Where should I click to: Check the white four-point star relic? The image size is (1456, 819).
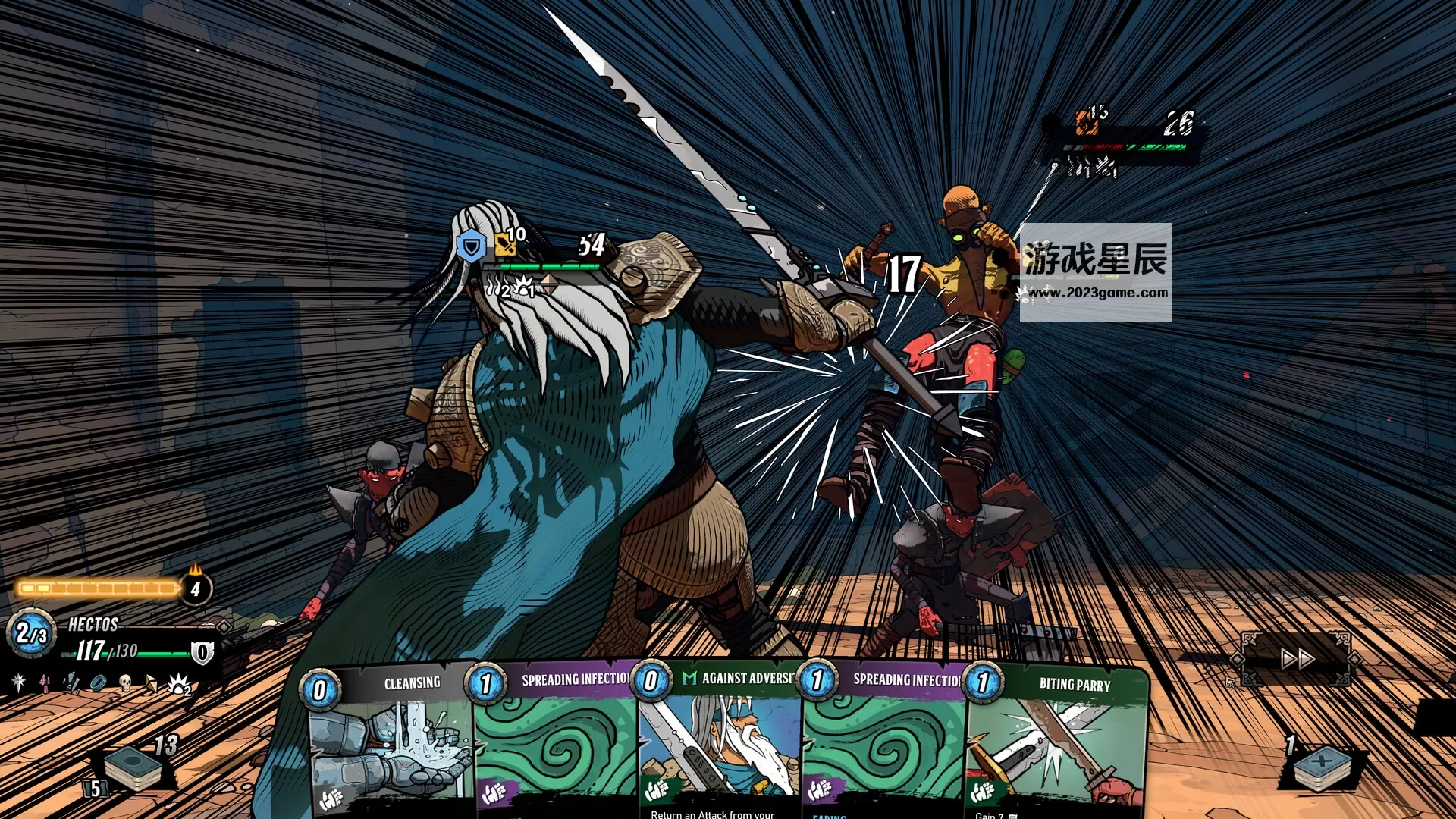pos(19,682)
